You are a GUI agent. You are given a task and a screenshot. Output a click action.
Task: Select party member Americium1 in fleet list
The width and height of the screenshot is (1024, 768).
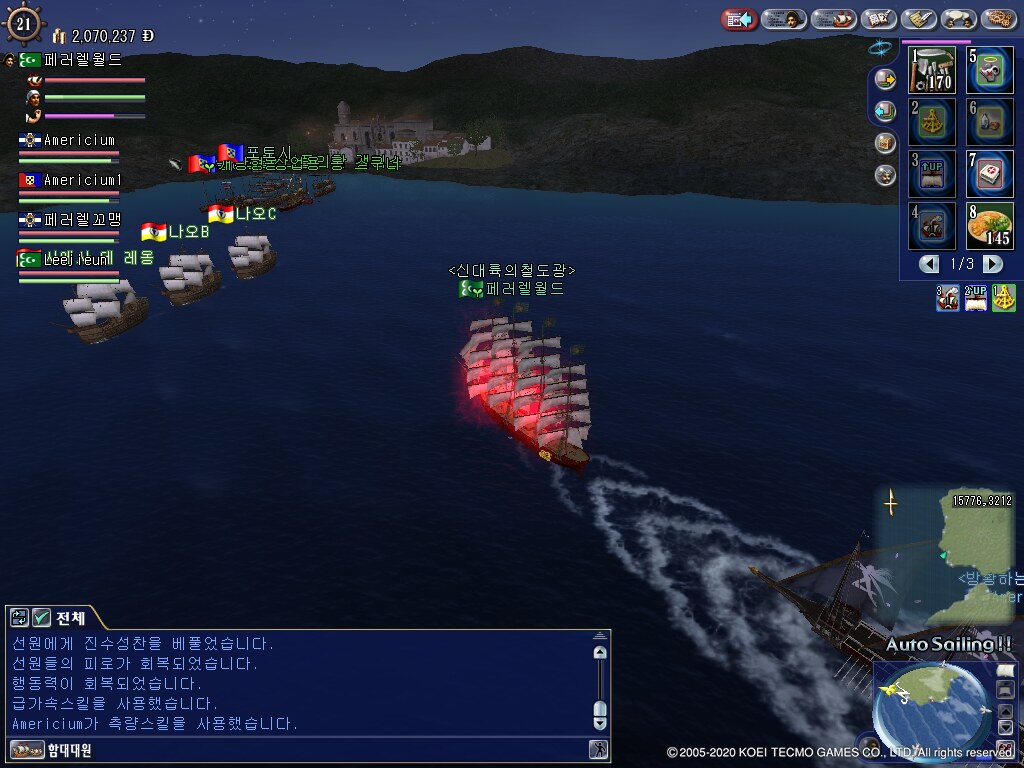(x=80, y=180)
